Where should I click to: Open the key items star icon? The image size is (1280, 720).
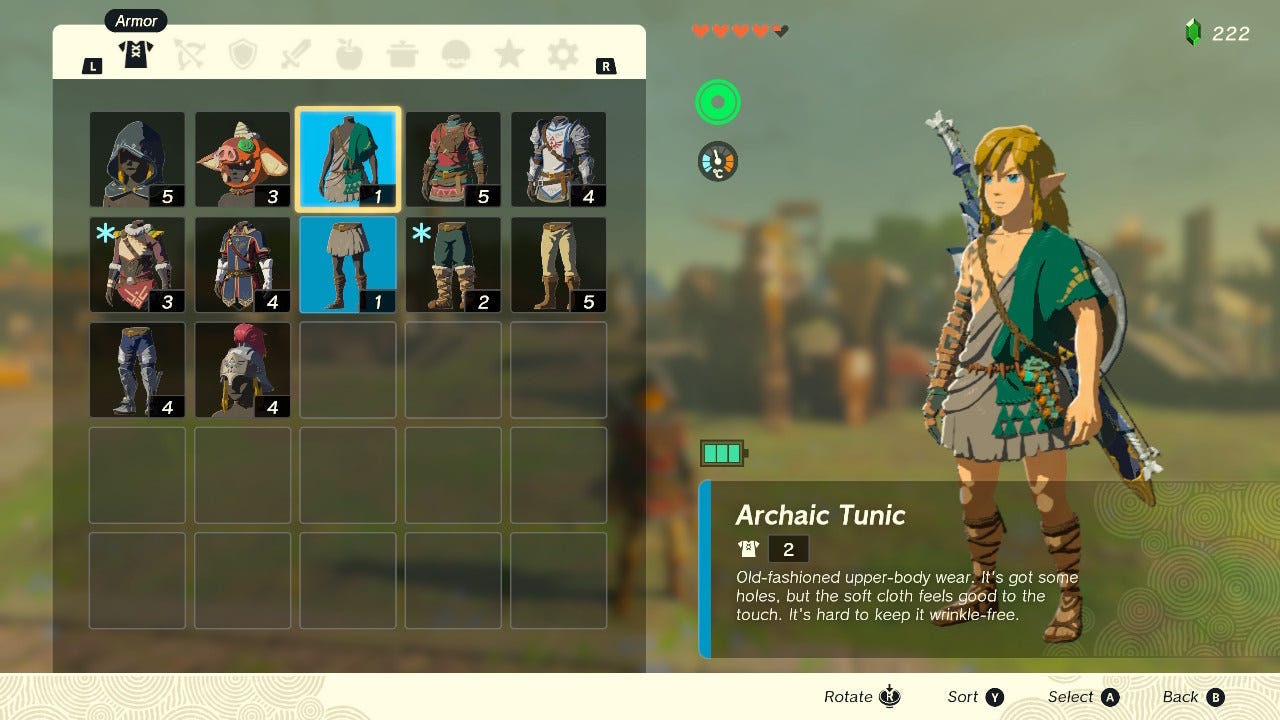[508, 54]
